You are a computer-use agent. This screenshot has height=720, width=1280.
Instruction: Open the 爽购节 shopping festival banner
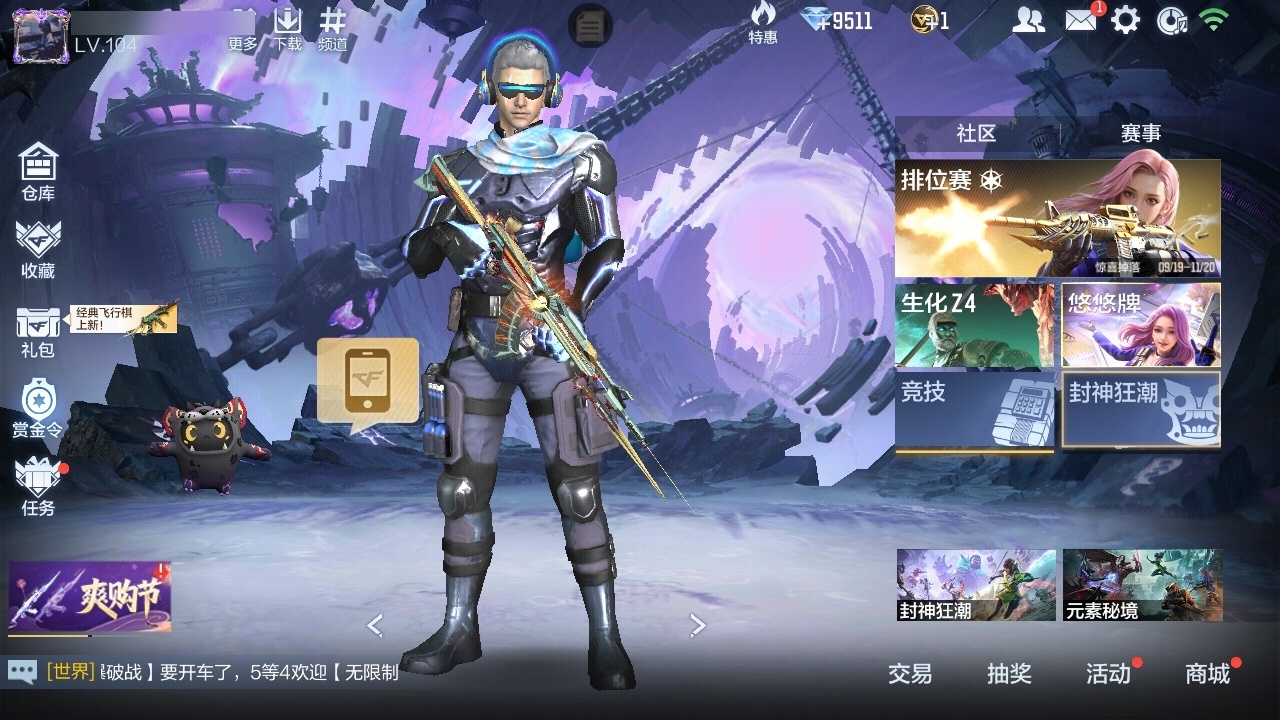tap(90, 597)
